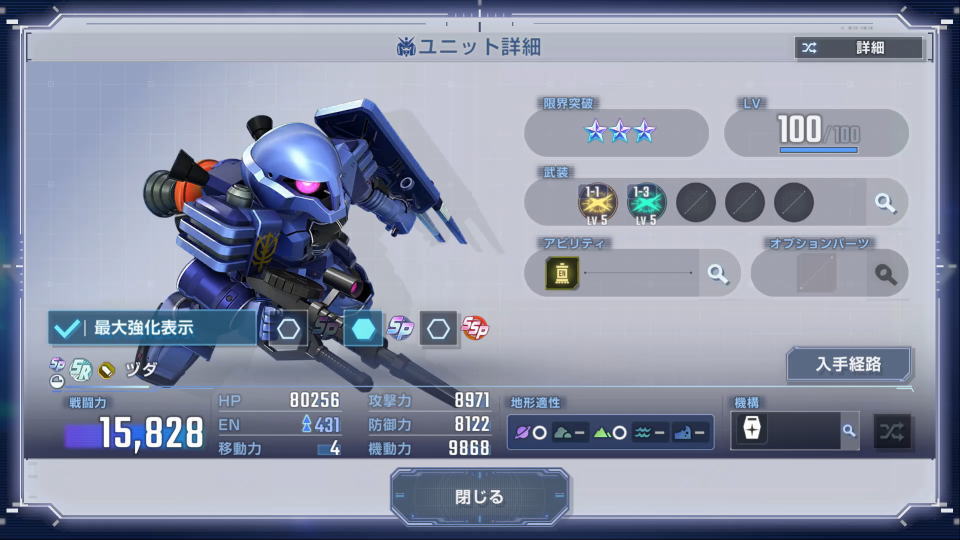Inspect weapons with the 武装 magnifier
The width and height of the screenshot is (960, 540).
[x=885, y=203]
